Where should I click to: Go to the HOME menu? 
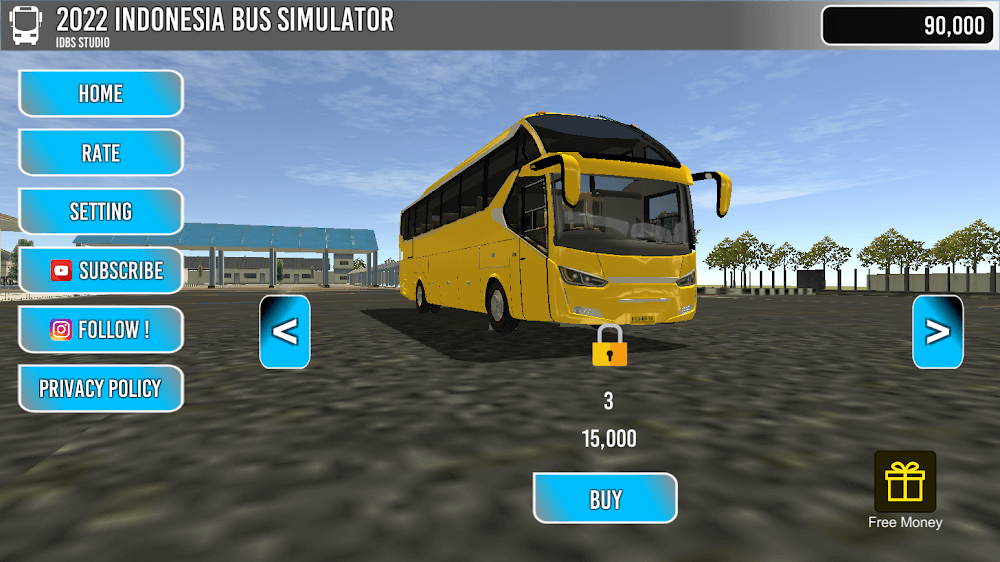pyautogui.click(x=100, y=94)
